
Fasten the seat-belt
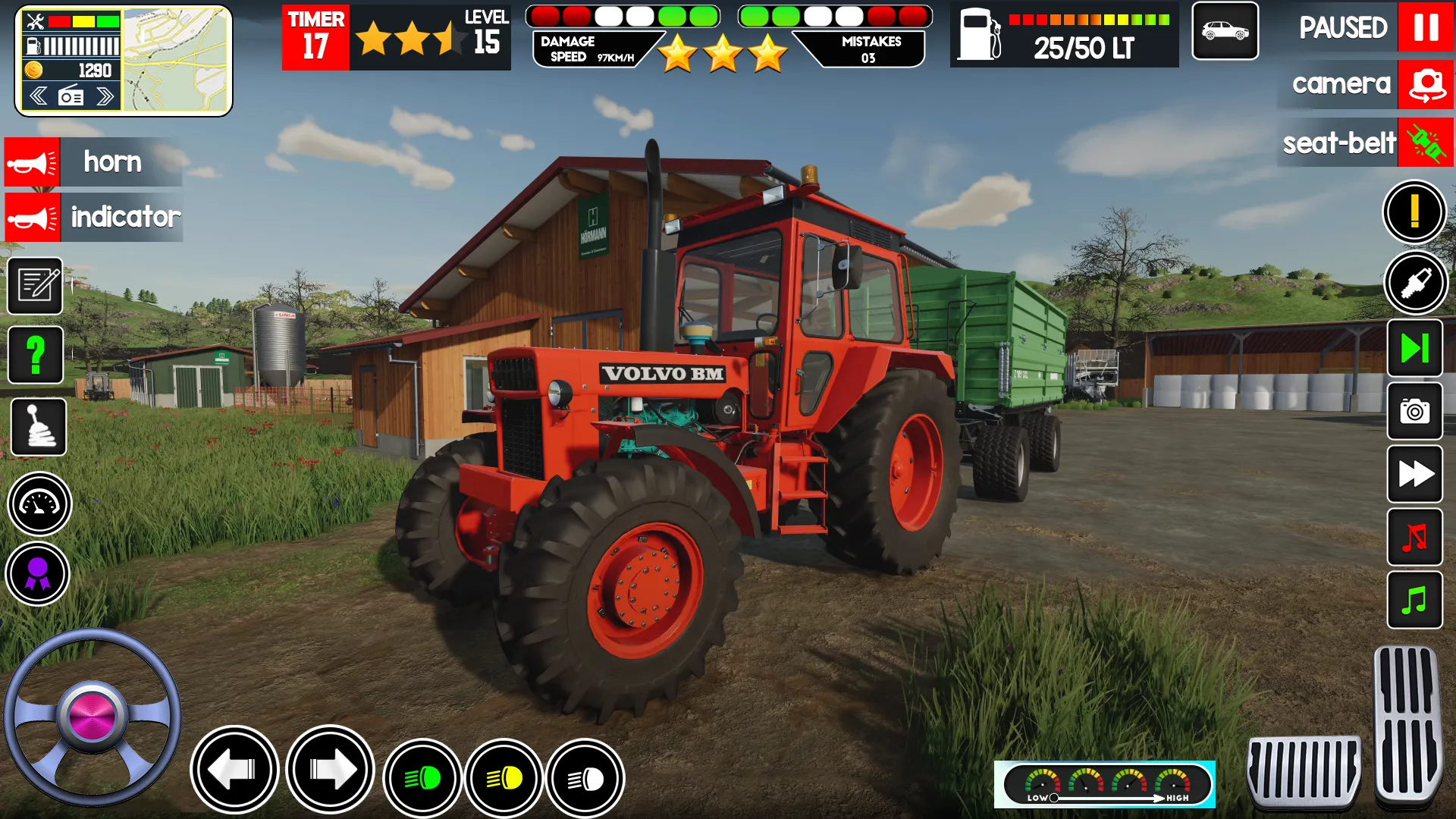coord(1426,143)
